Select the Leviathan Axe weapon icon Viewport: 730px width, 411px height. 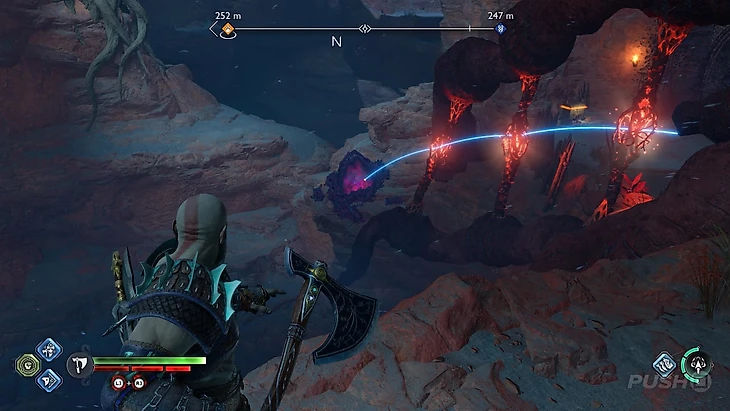click(x=76, y=366)
